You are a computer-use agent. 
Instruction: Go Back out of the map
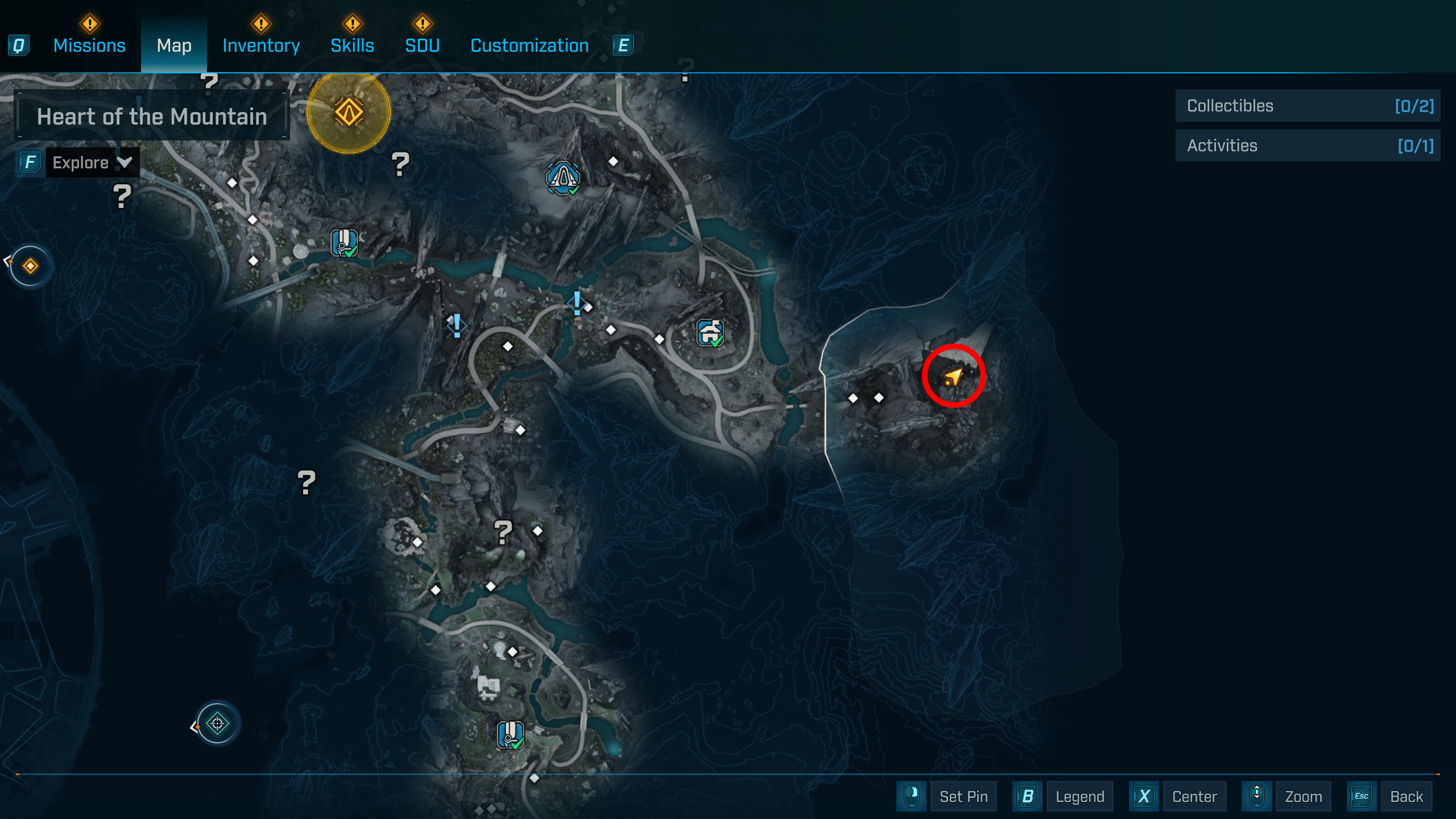[1406, 796]
